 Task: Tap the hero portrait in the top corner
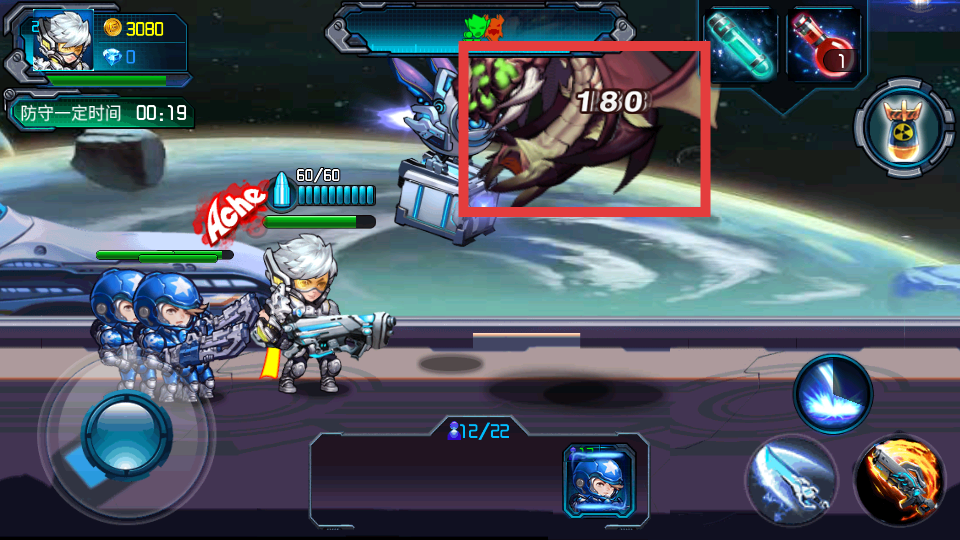click(62, 42)
